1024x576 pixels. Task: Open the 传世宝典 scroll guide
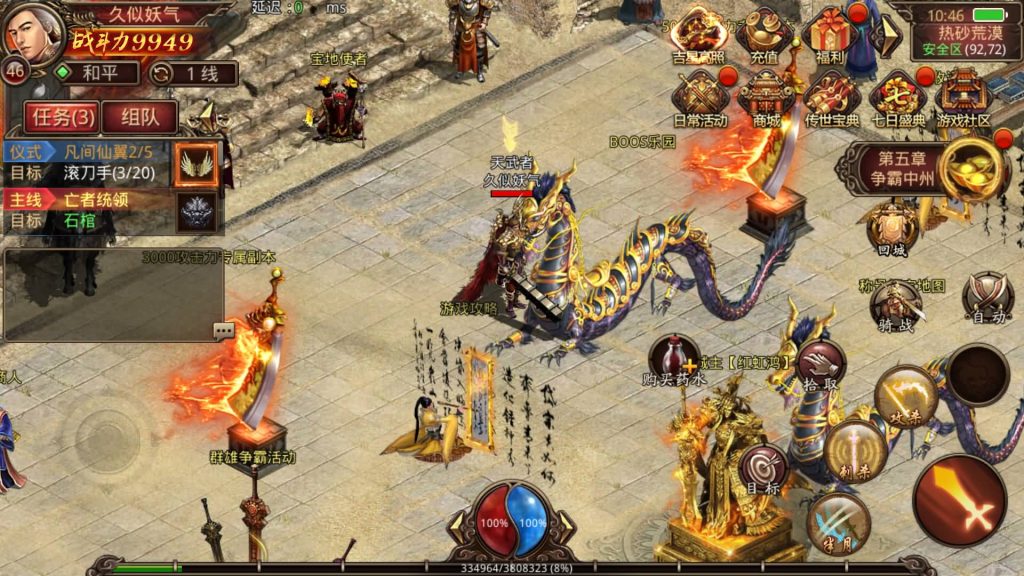click(x=832, y=98)
